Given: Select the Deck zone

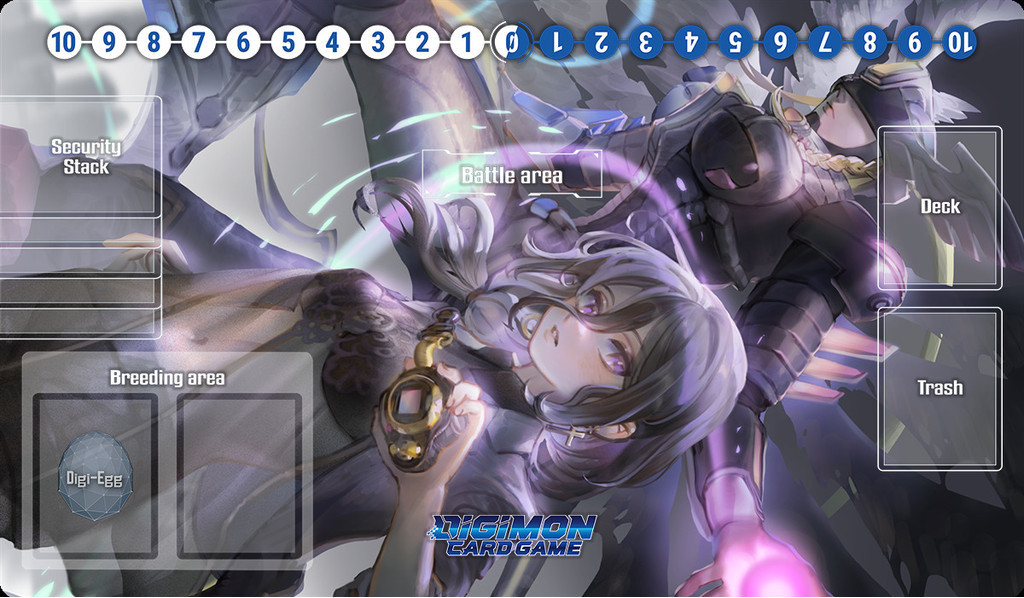Looking at the screenshot, I should click(939, 208).
